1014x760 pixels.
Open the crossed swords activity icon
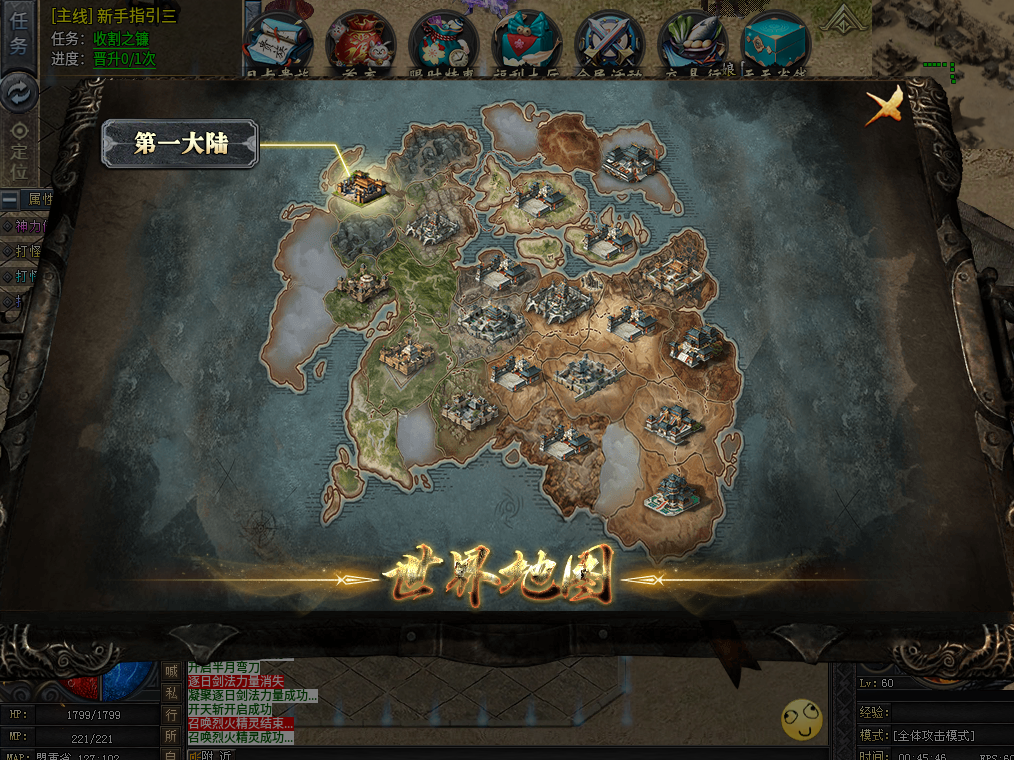[x=610, y=42]
